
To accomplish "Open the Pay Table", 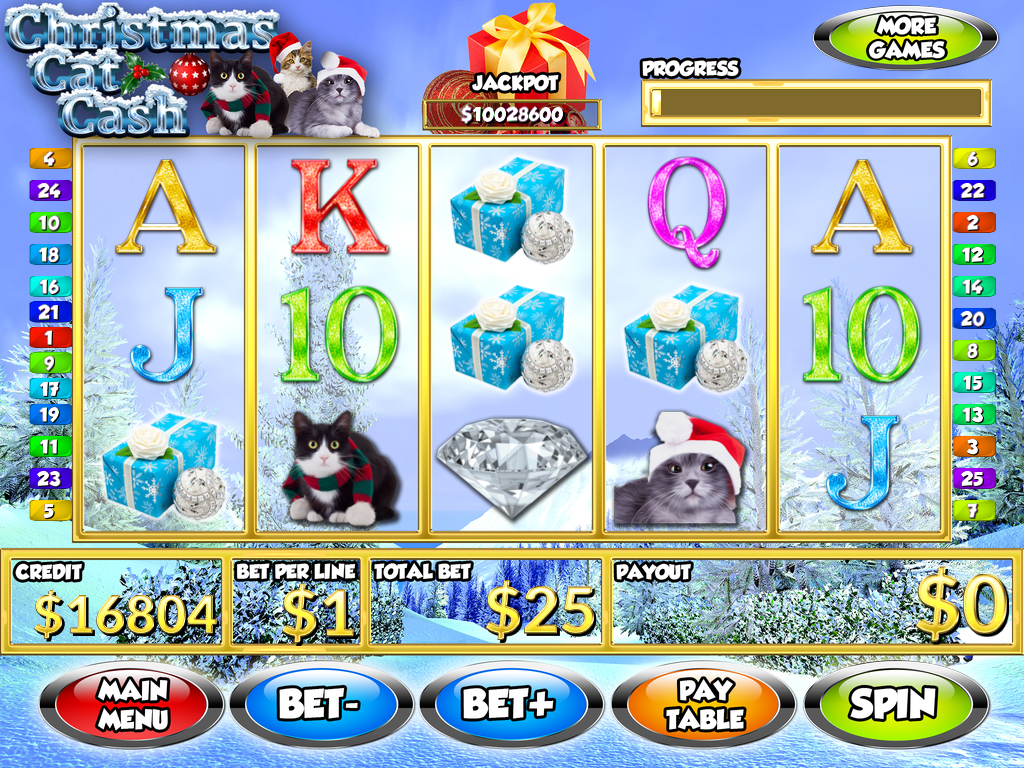I will tap(706, 704).
